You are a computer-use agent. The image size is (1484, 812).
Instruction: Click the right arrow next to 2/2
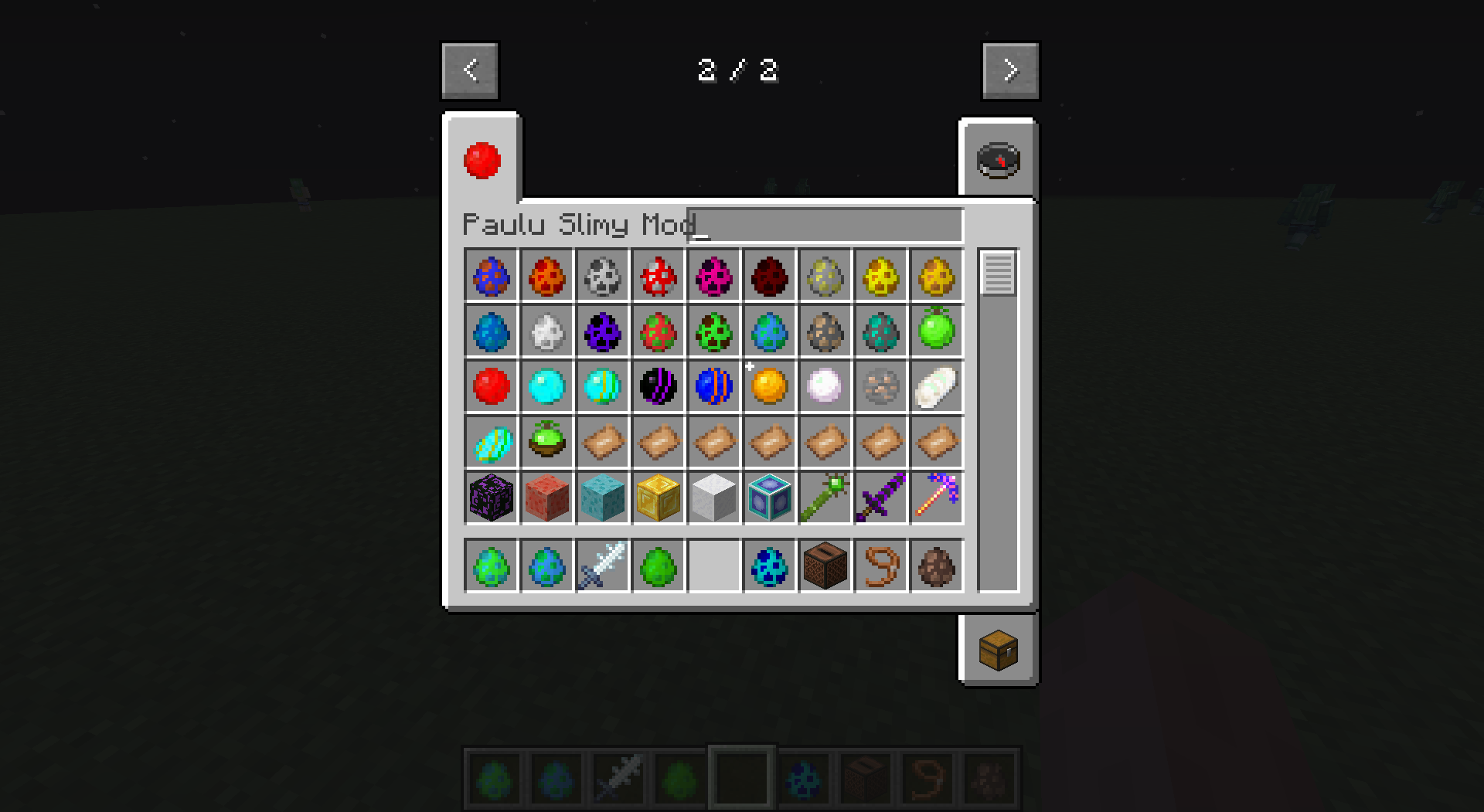click(1010, 70)
